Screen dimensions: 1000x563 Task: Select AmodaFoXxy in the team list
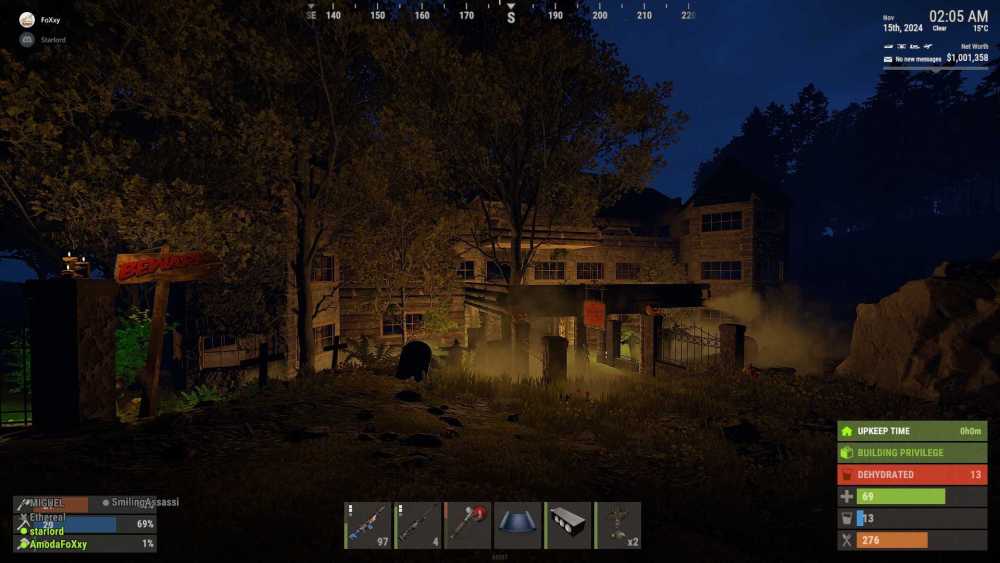pyautogui.click(x=58, y=544)
